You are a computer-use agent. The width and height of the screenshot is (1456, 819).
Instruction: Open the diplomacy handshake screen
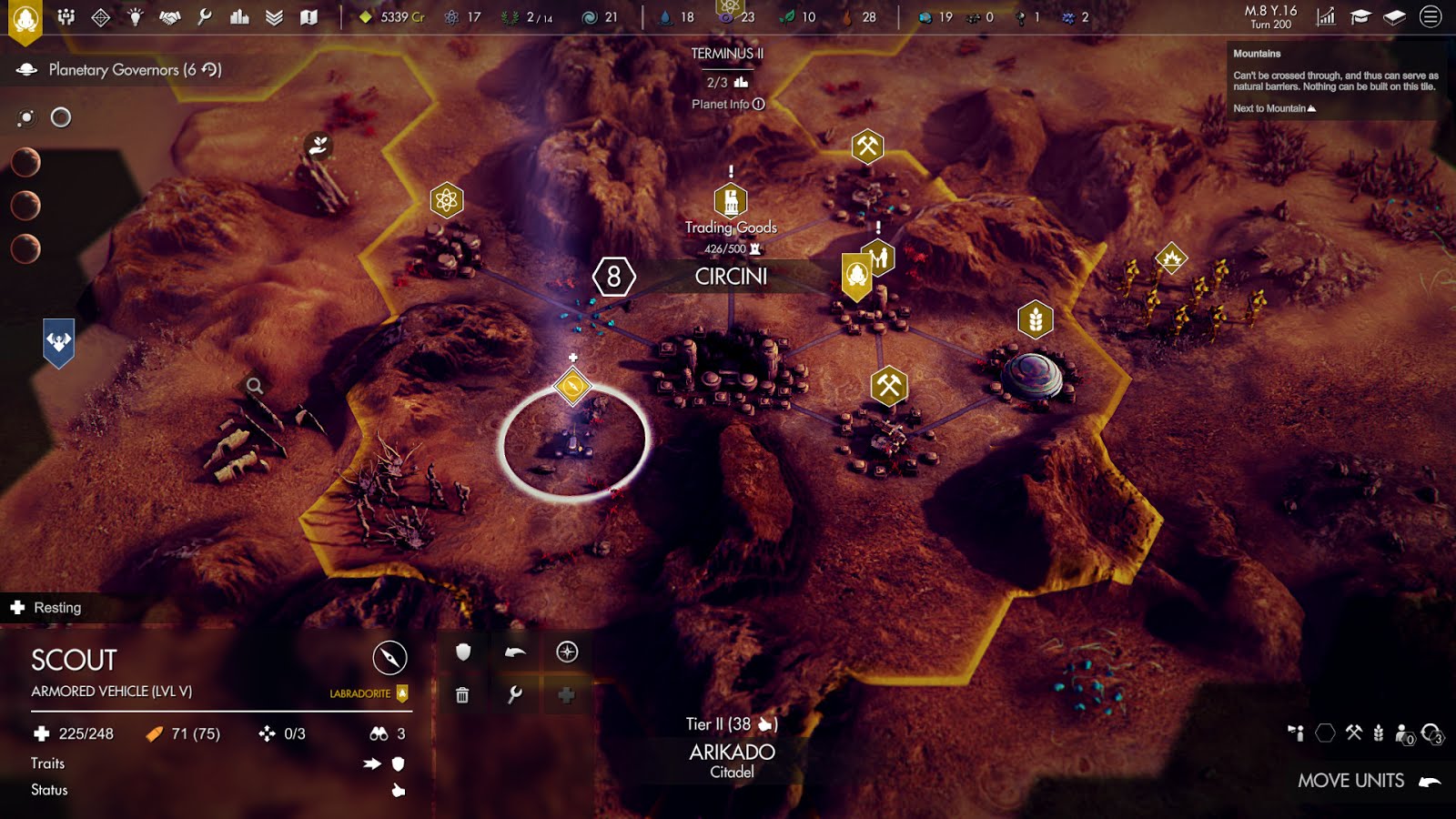click(x=170, y=17)
